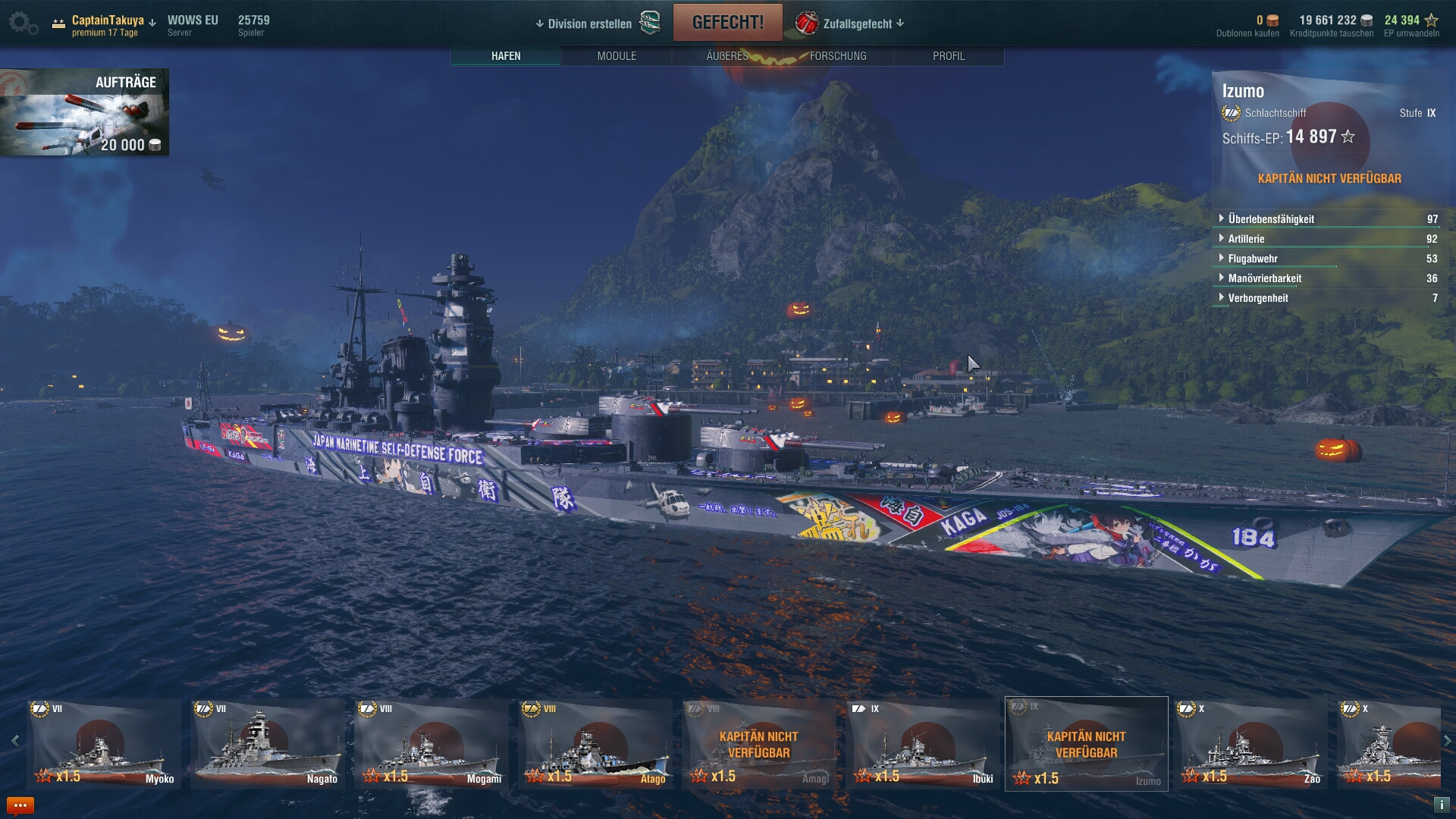Open the orange chat button
This screenshot has width=1456, height=819.
[20, 805]
